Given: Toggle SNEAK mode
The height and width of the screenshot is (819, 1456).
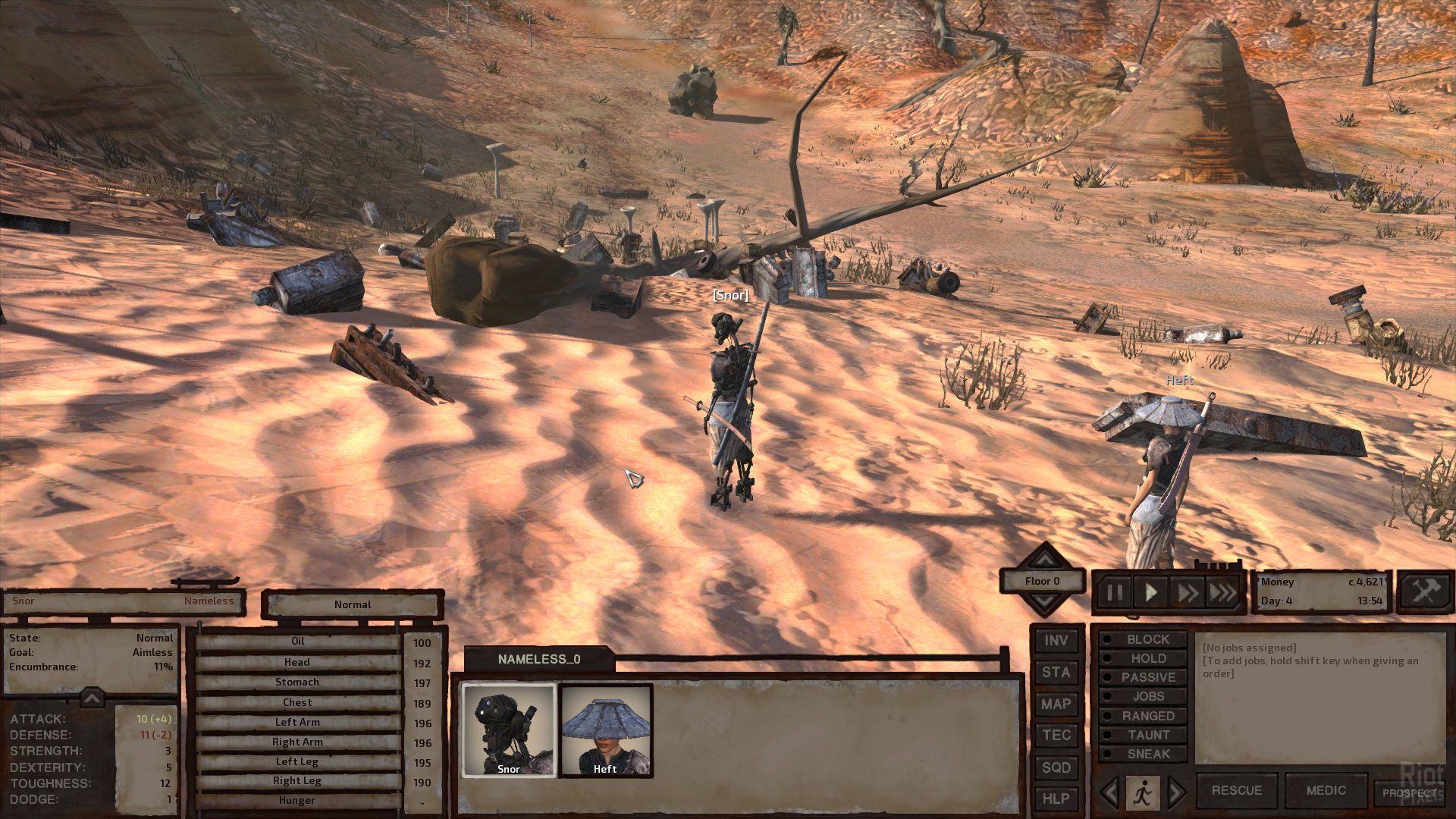Looking at the screenshot, I should click(x=1143, y=754).
